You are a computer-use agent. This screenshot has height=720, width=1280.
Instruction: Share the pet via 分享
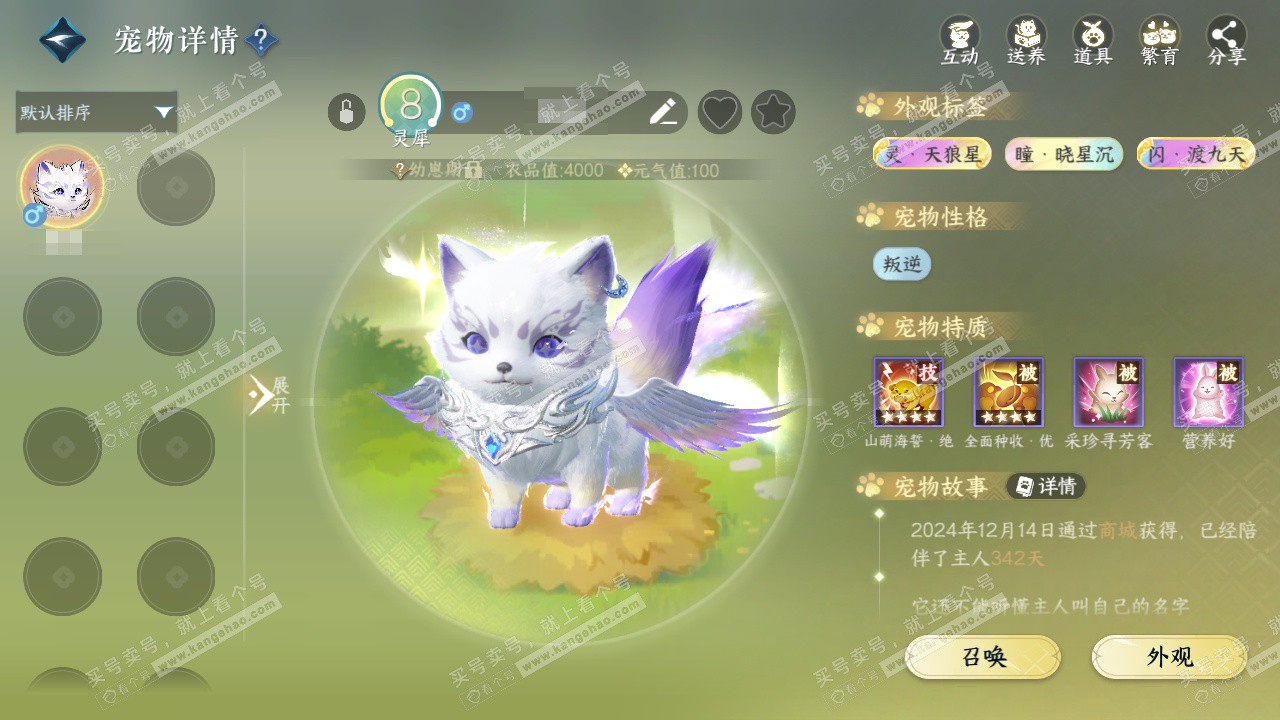(1227, 41)
